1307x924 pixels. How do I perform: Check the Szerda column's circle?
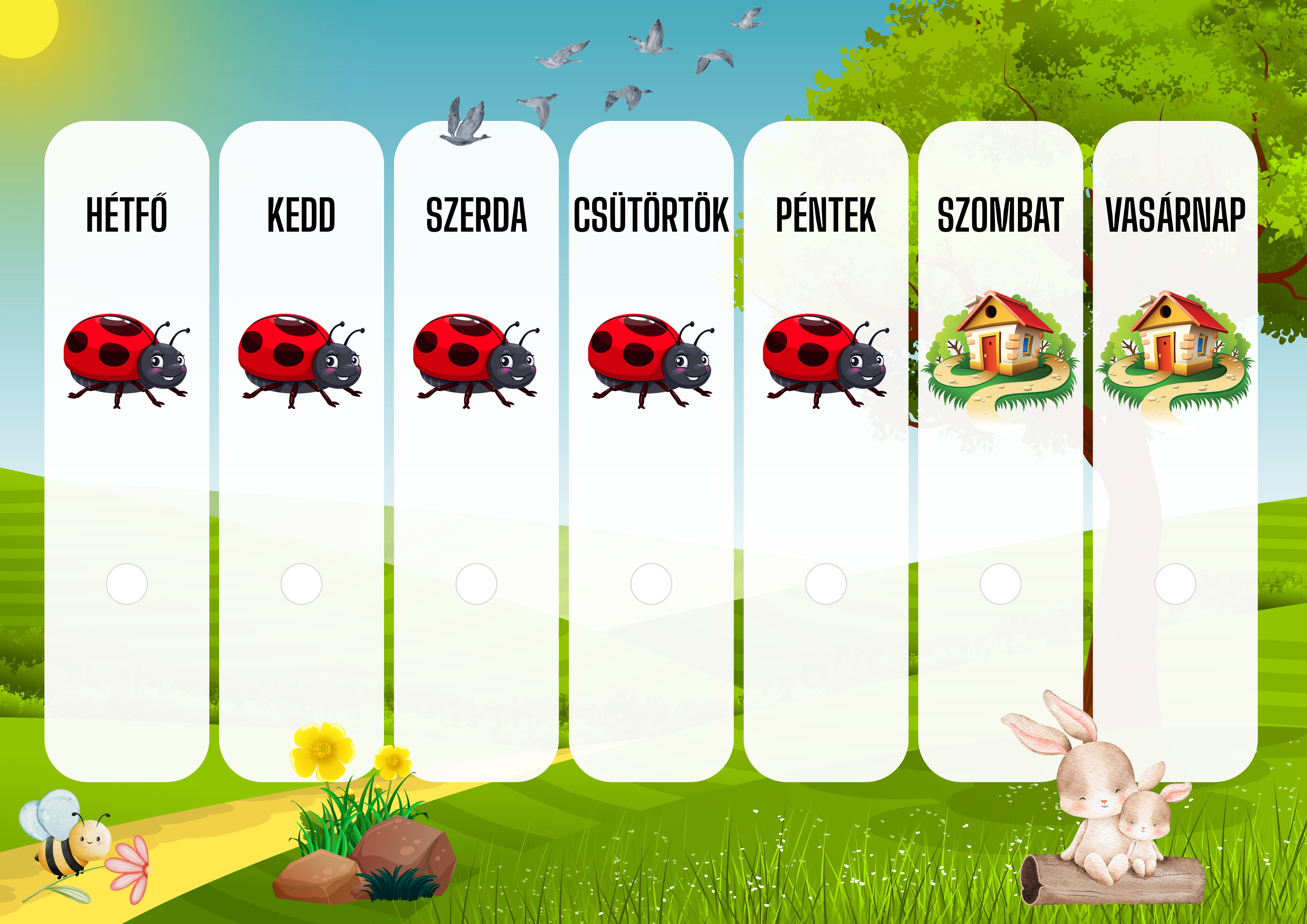pyautogui.click(x=476, y=584)
